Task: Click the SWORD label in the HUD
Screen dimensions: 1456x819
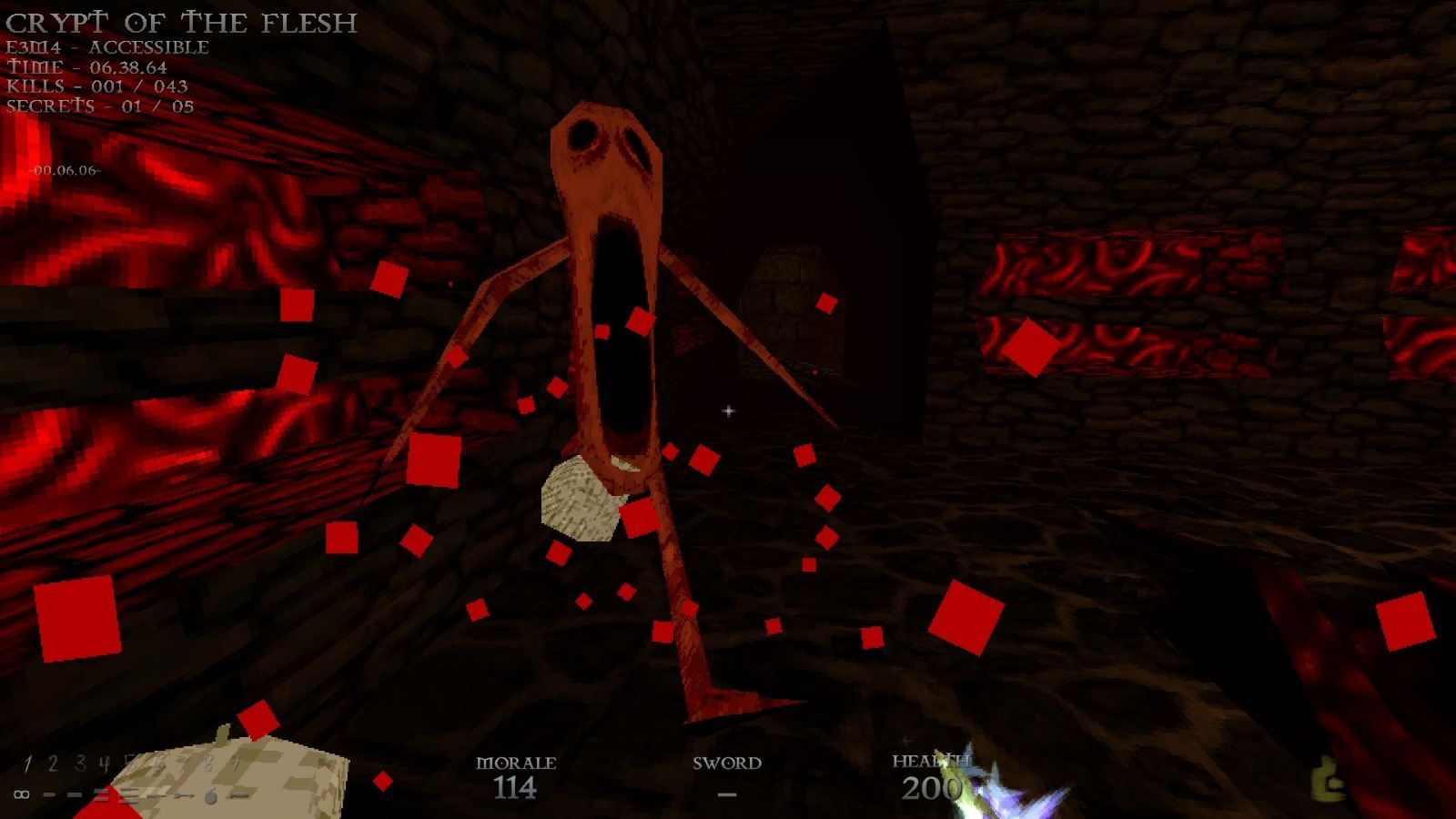Action: (727, 764)
